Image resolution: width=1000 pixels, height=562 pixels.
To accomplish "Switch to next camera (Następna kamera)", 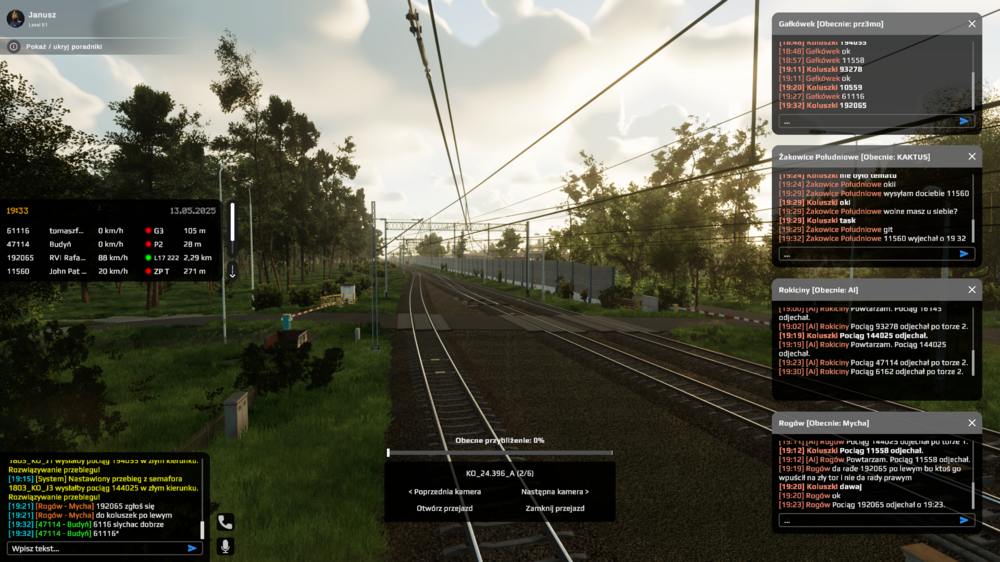I will click(x=555, y=492).
